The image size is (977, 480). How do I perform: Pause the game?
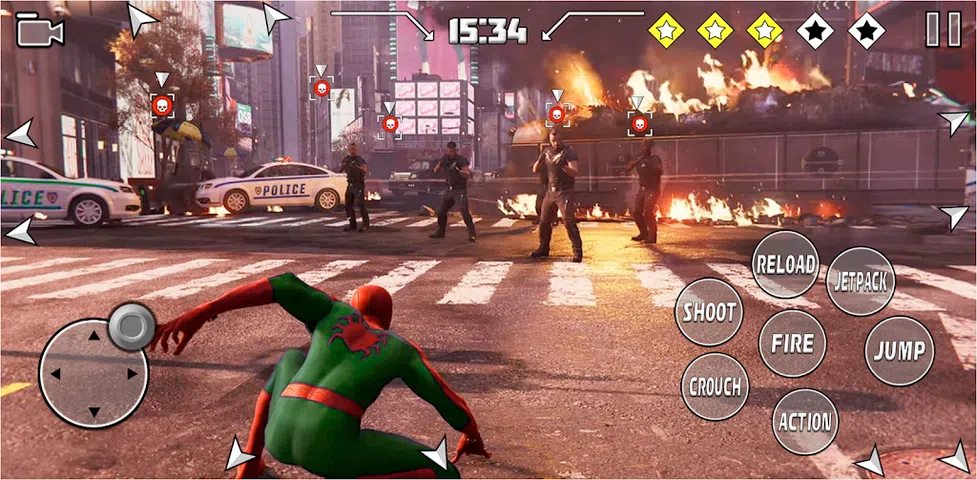(x=942, y=30)
